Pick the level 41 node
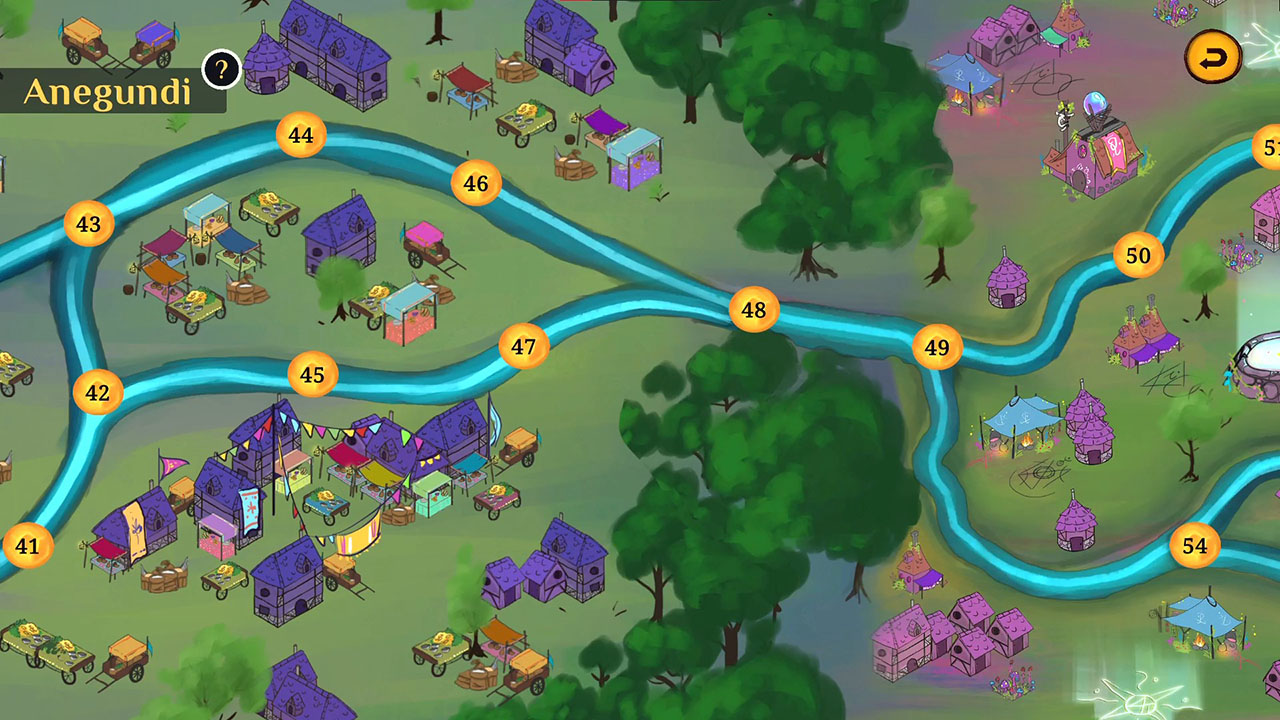The height and width of the screenshot is (720, 1280). (x=27, y=546)
